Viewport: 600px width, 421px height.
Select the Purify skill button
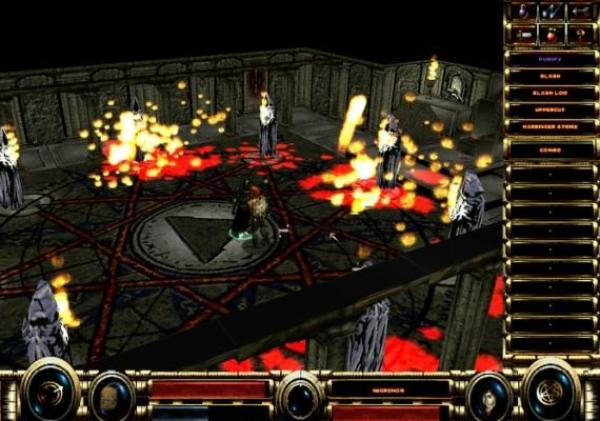550,59
